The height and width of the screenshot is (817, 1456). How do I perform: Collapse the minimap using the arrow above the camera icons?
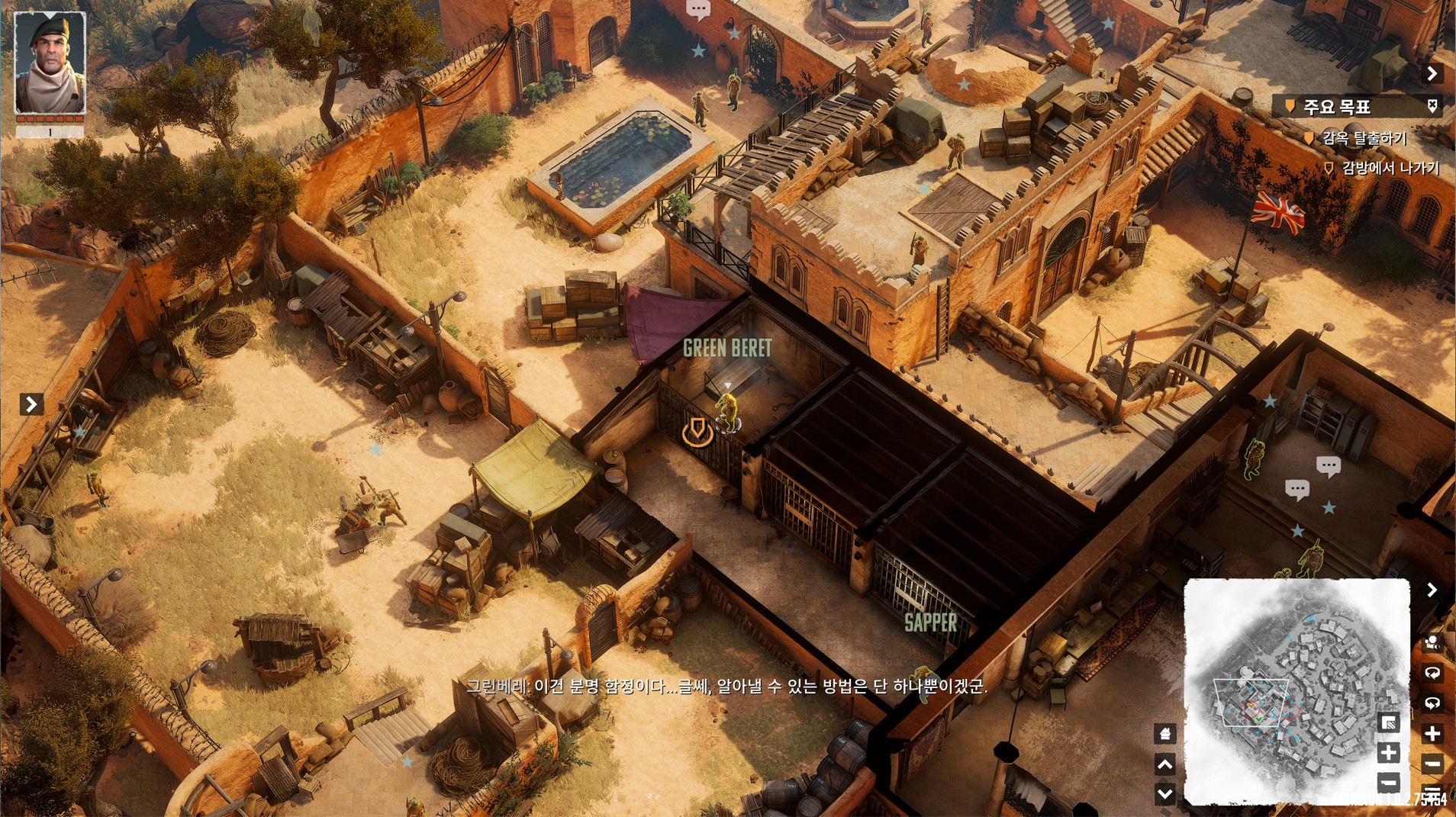(x=1432, y=590)
